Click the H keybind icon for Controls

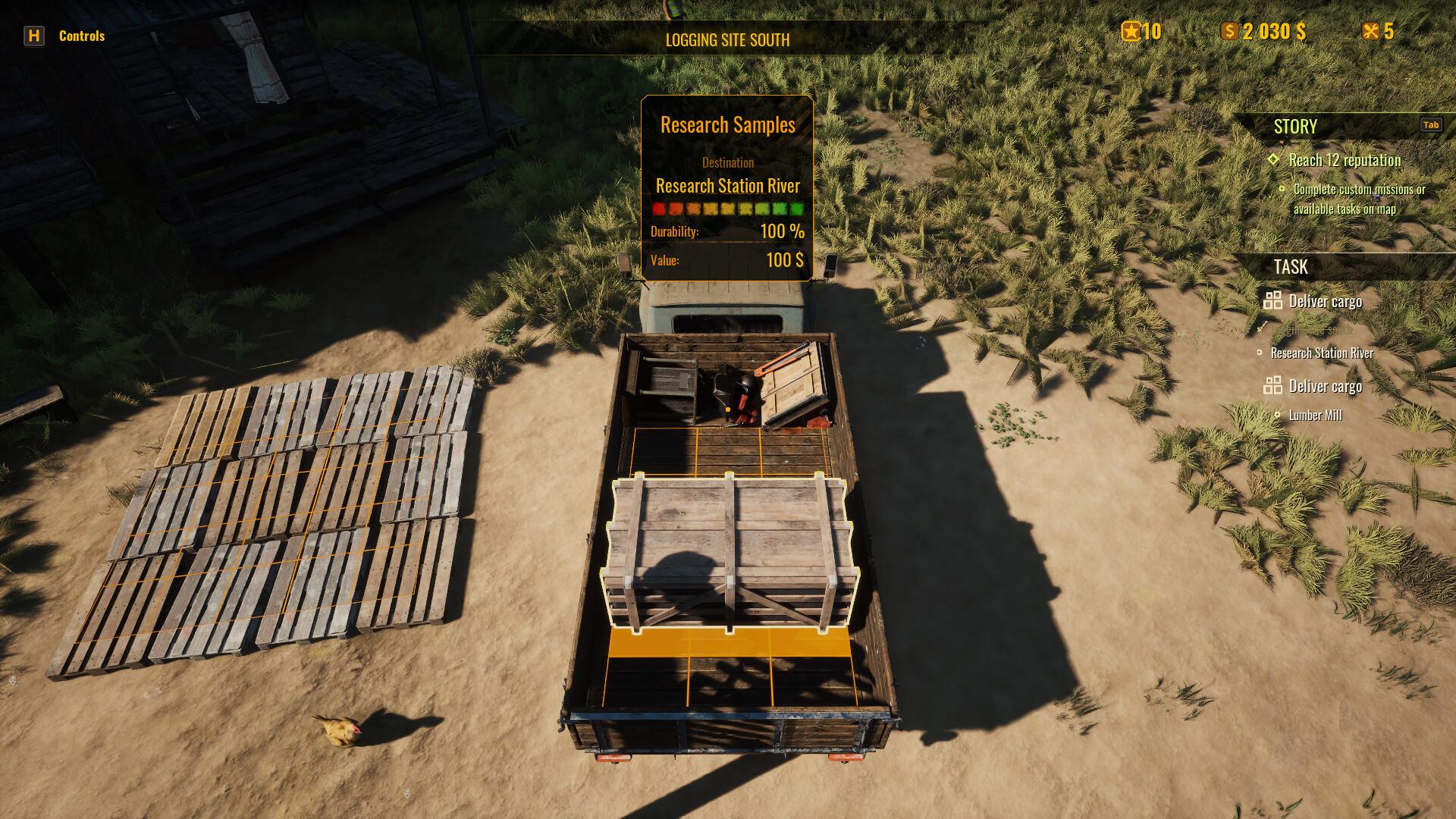coord(33,35)
